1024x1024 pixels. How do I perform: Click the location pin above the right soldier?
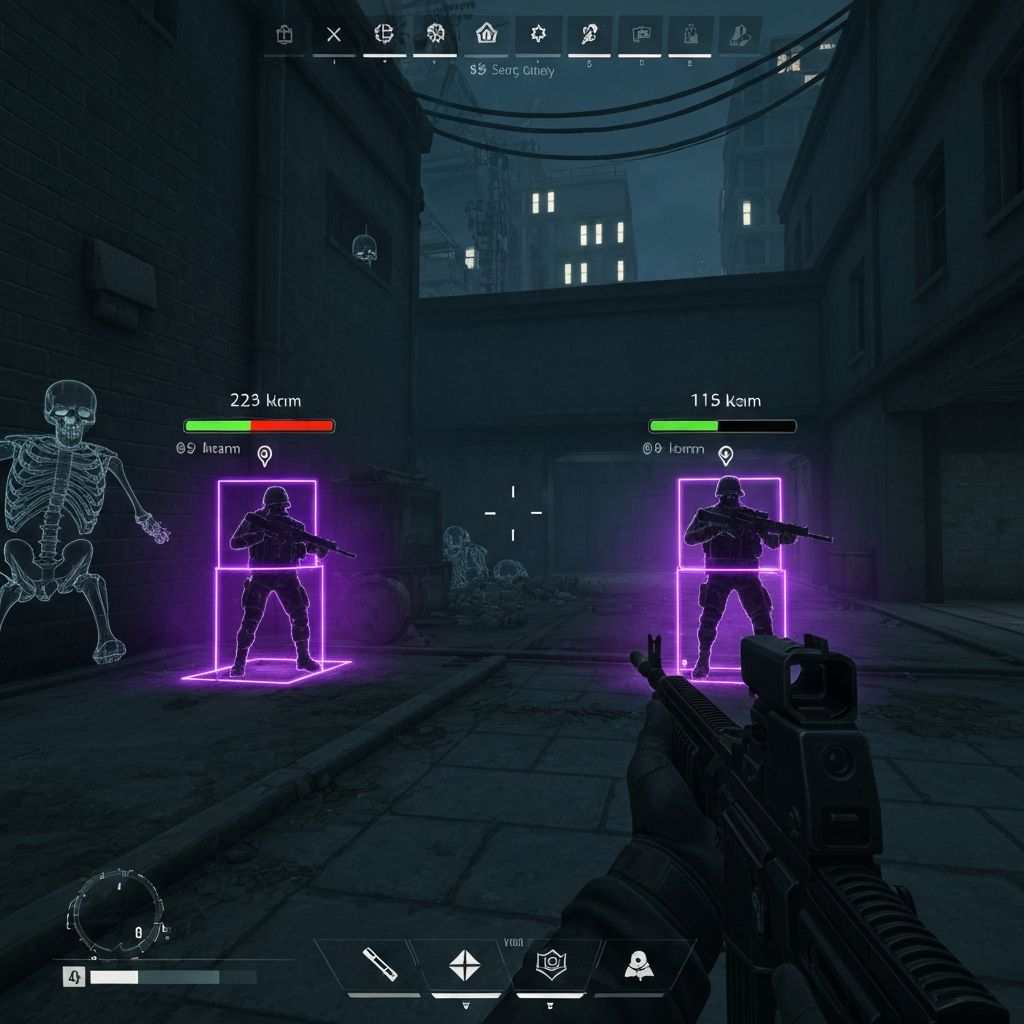coord(726,455)
